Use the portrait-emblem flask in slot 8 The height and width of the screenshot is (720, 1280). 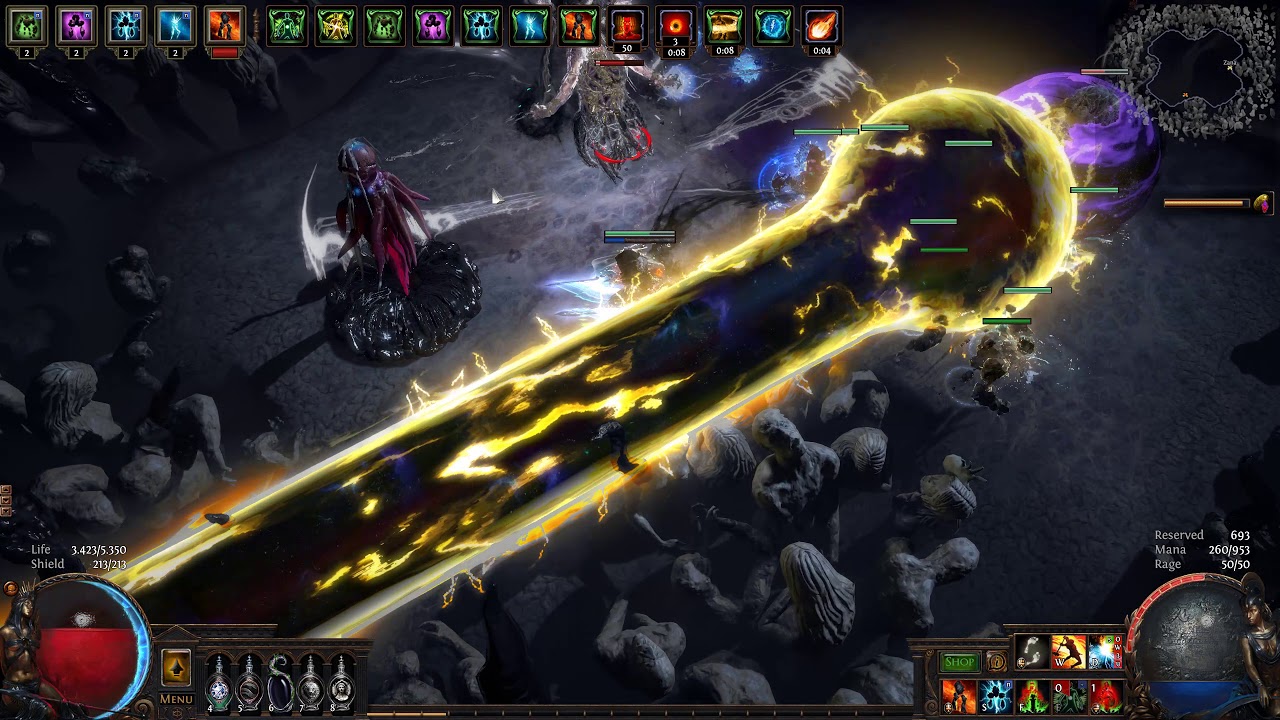[342, 683]
